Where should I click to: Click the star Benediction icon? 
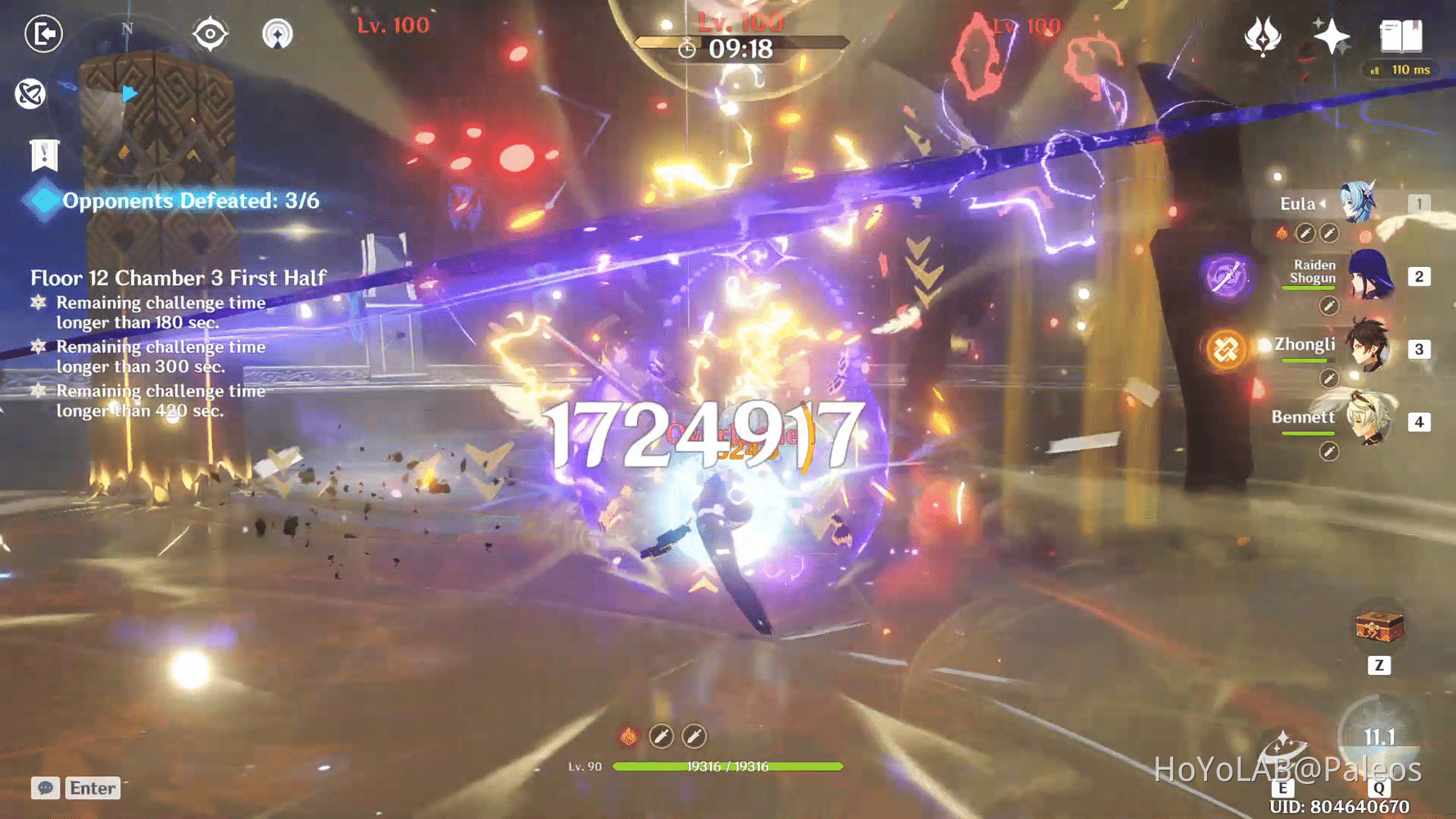click(1332, 35)
